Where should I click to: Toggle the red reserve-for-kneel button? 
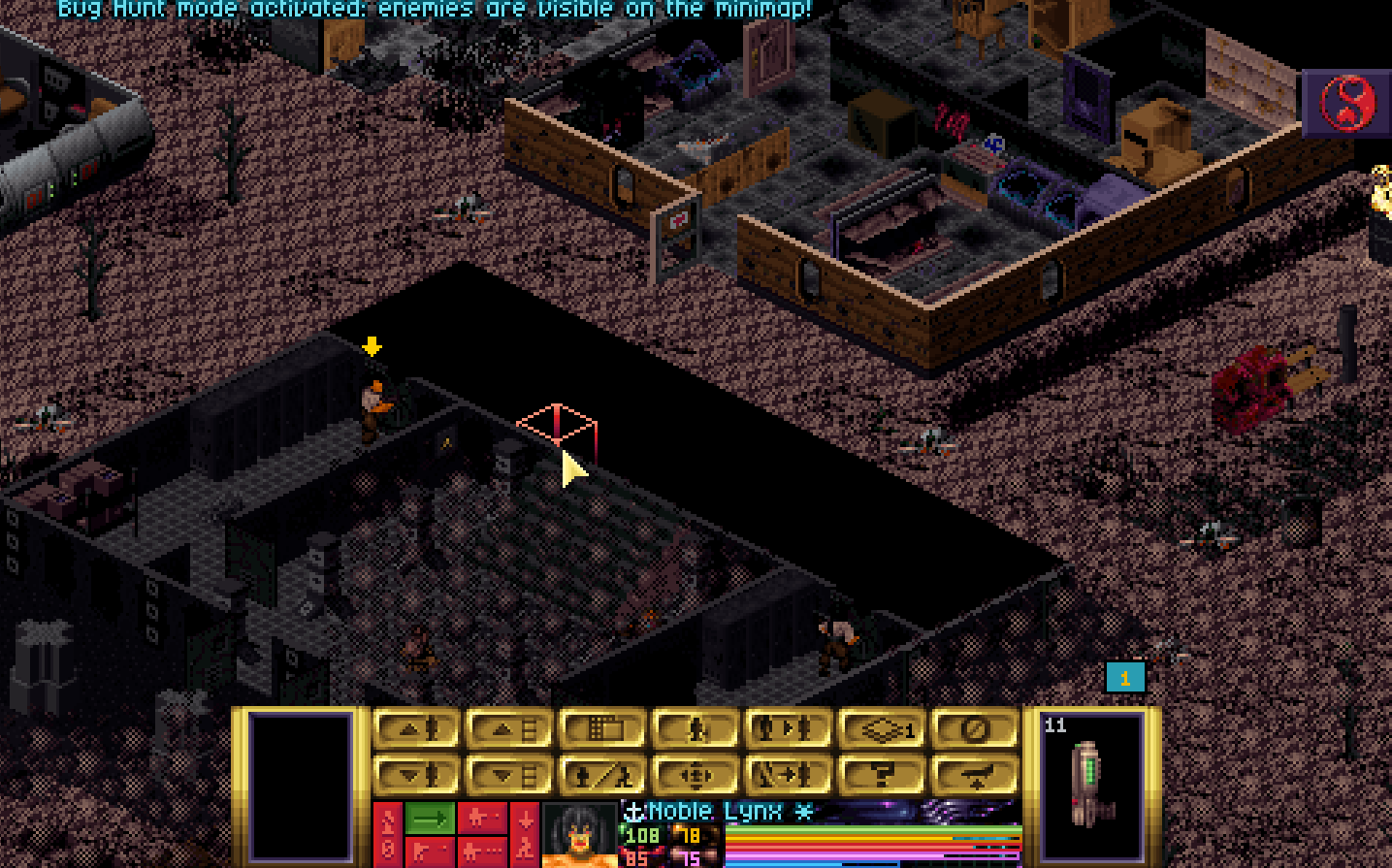(x=525, y=834)
